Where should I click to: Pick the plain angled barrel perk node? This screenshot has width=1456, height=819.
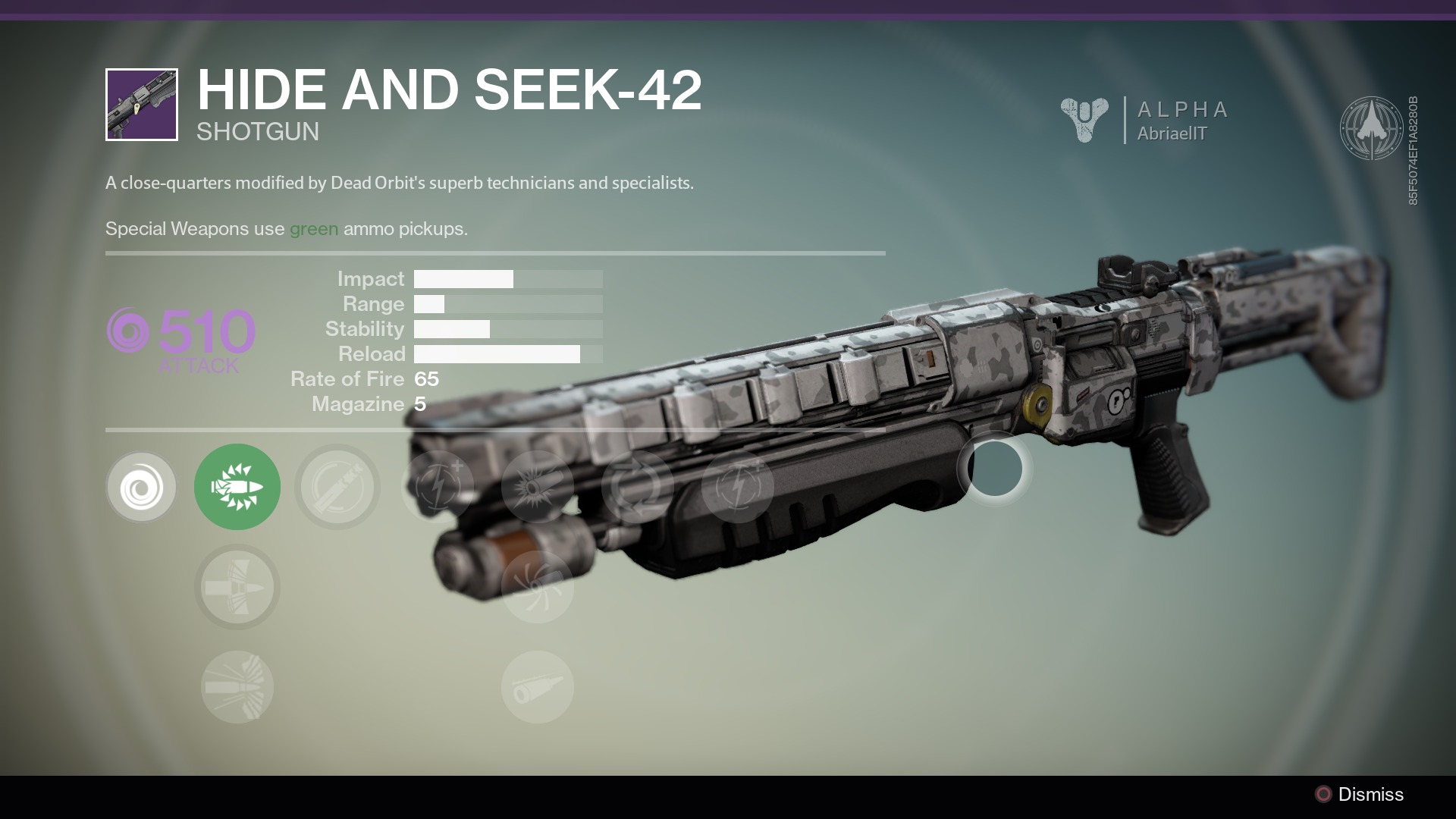pyautogui.click(x=537, y=687)
